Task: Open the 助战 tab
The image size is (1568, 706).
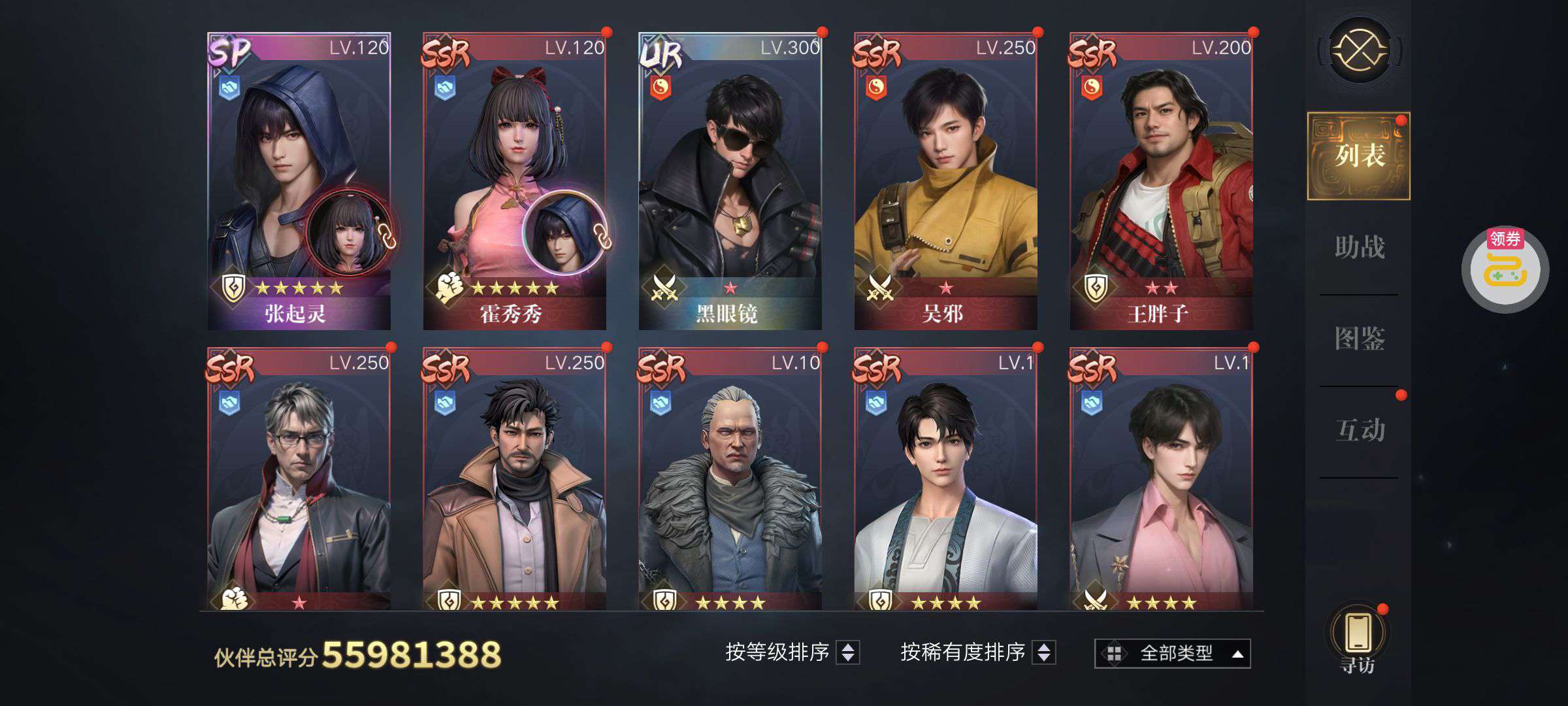Action: point(1359,247)
